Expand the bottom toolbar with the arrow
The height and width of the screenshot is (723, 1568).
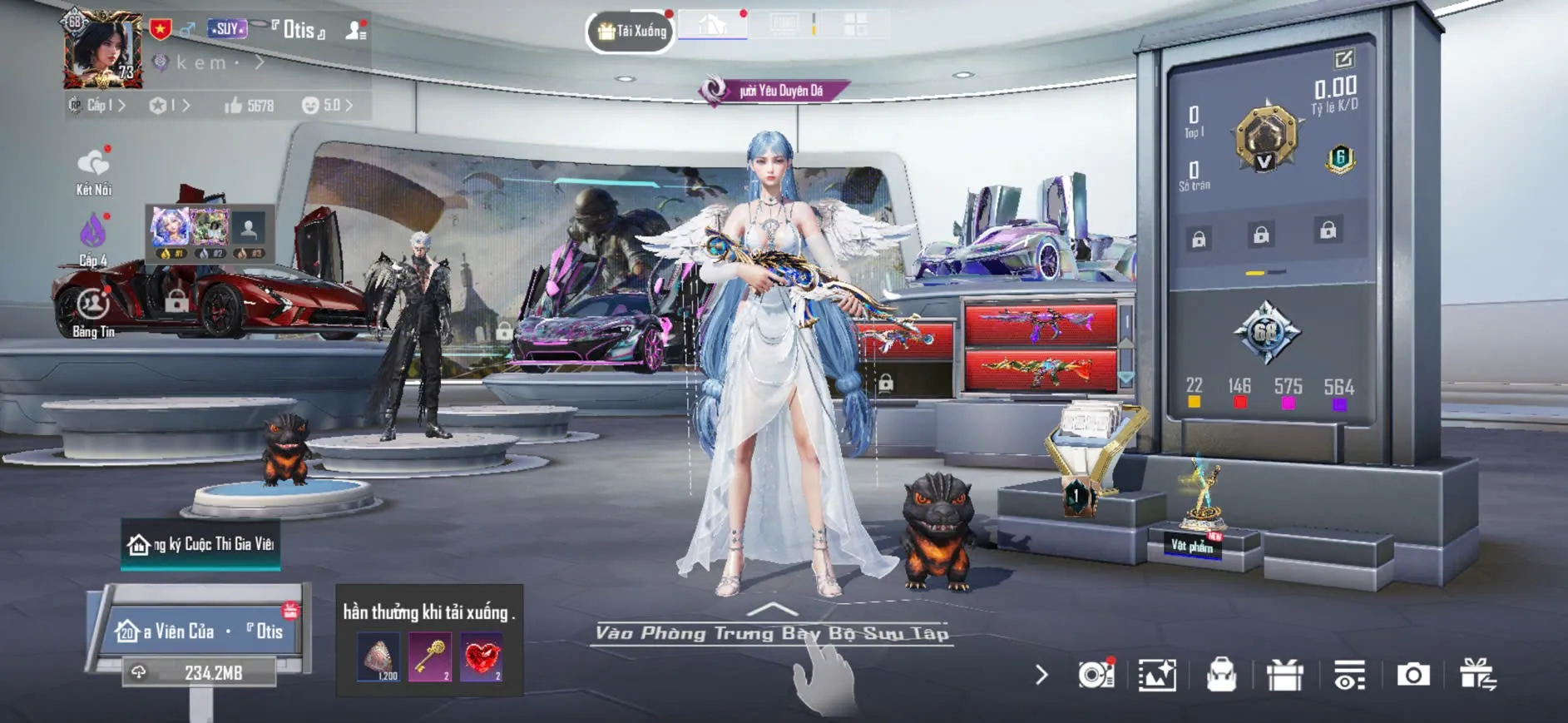click(1041, 675)
